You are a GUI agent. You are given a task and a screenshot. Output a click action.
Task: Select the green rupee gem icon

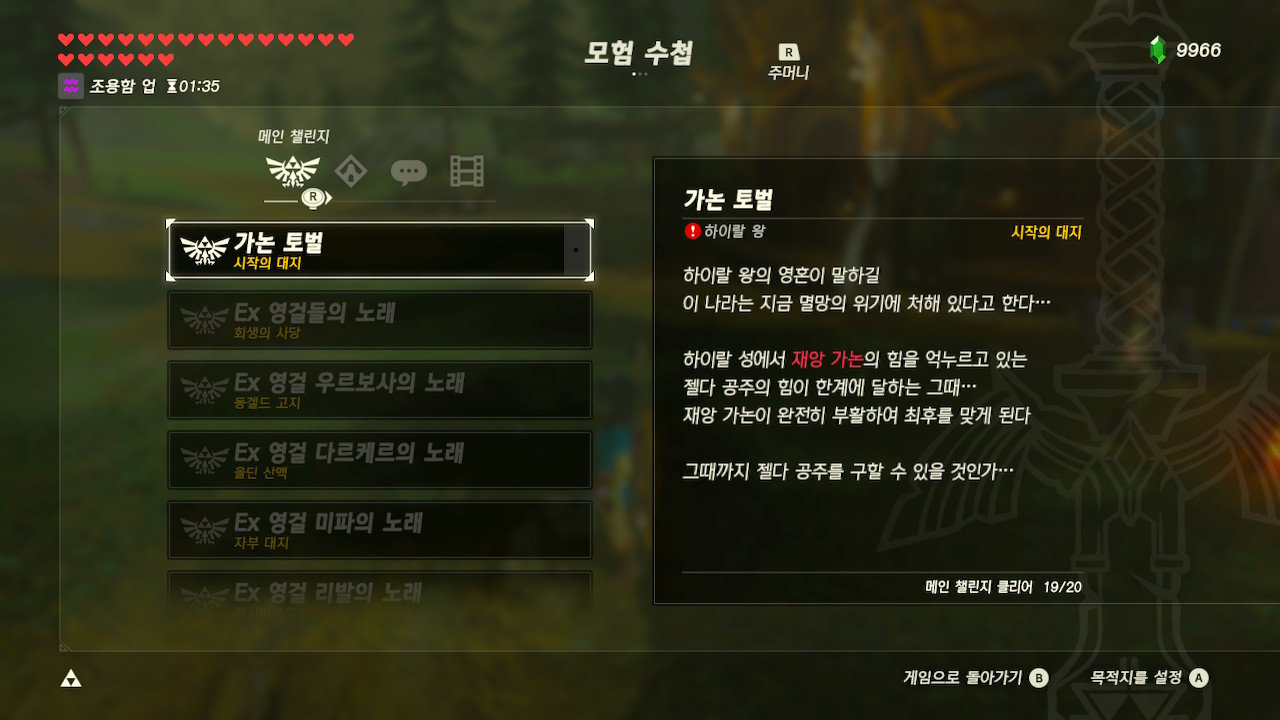coord(1157,49)
